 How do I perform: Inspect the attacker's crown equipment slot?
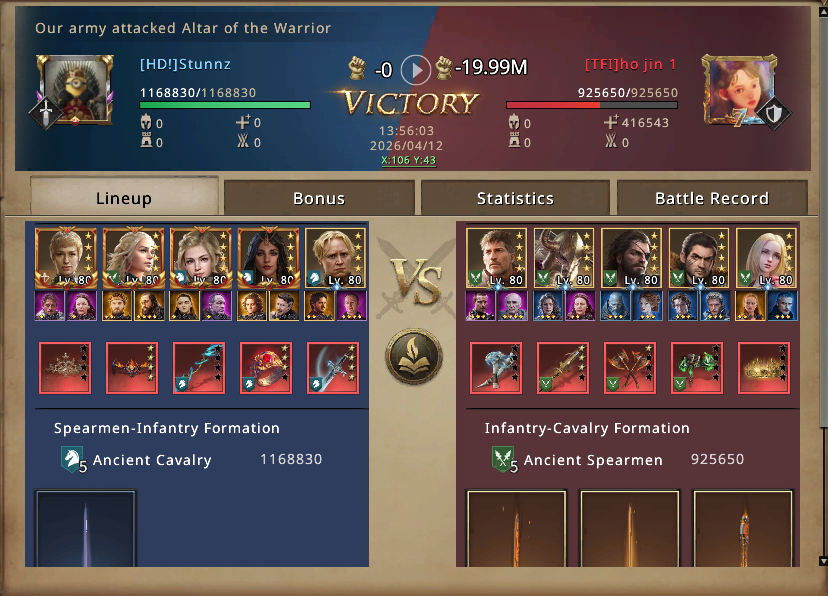[65, 367]
